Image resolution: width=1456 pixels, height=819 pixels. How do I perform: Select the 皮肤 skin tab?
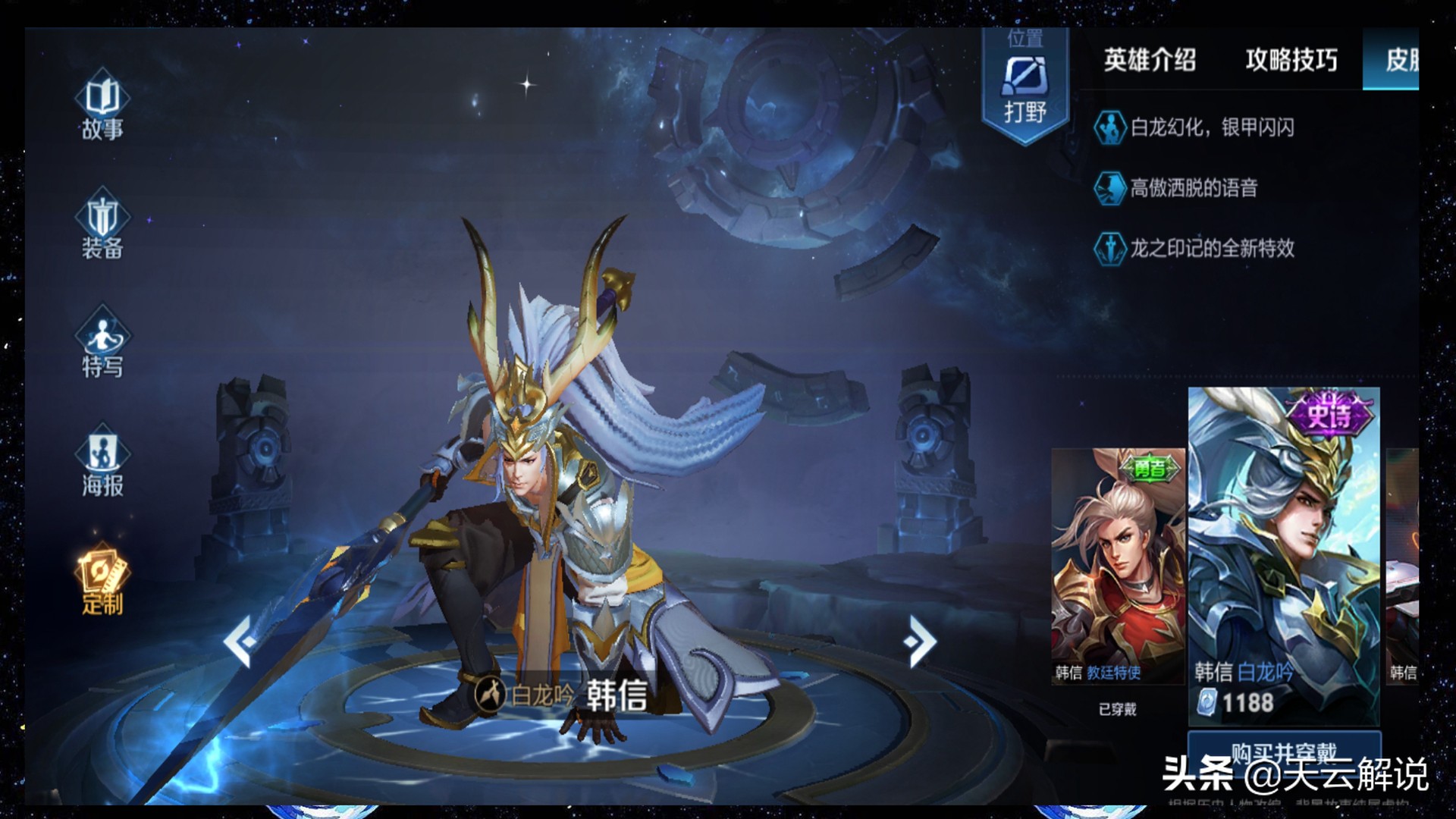1400,60
